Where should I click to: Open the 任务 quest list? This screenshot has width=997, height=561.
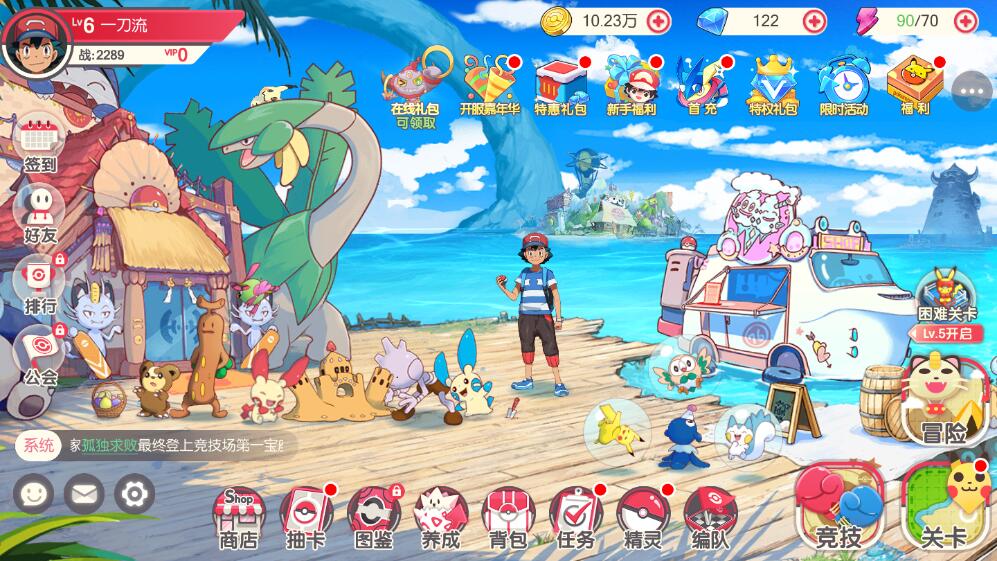coord(575,516)
